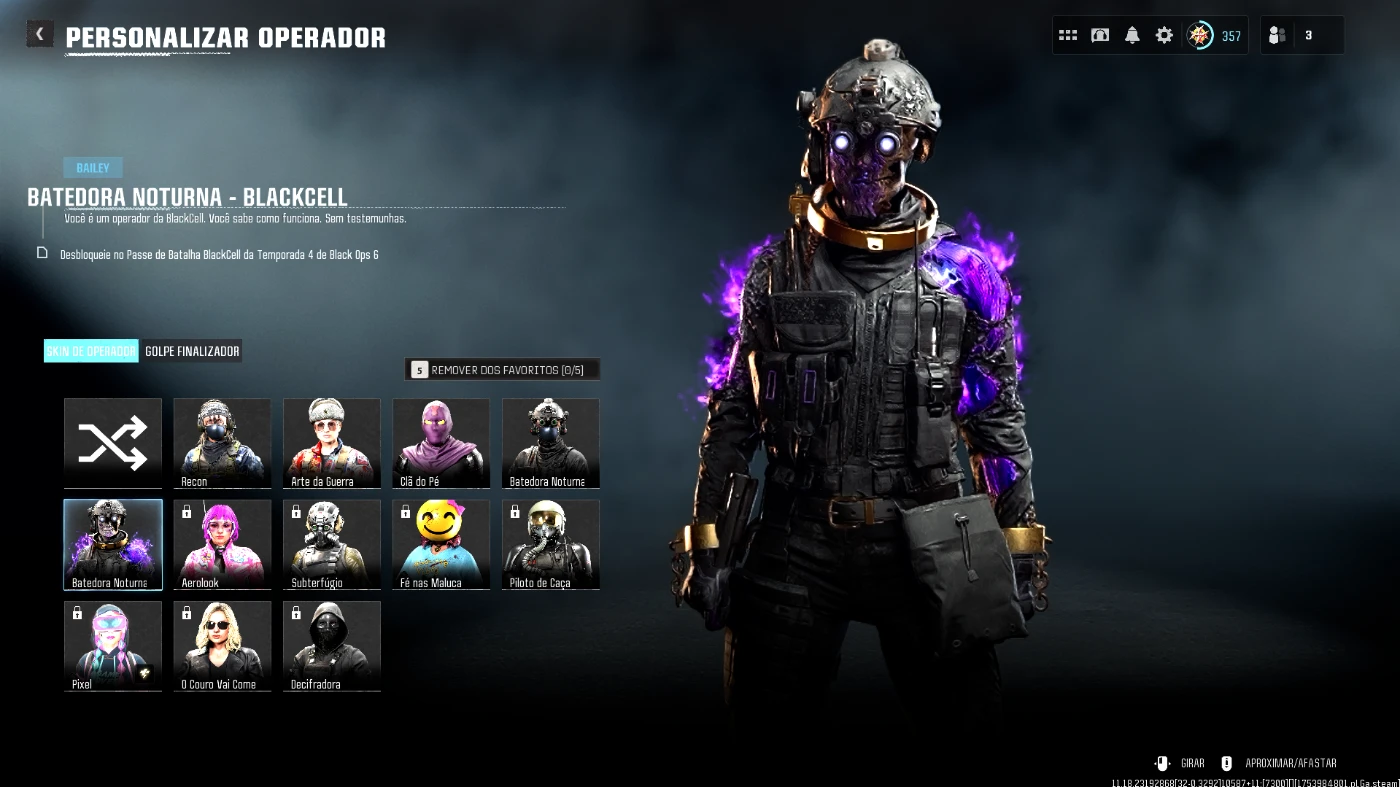Open the grid menu icon
1400x787 pixels.
[1068, 35]
